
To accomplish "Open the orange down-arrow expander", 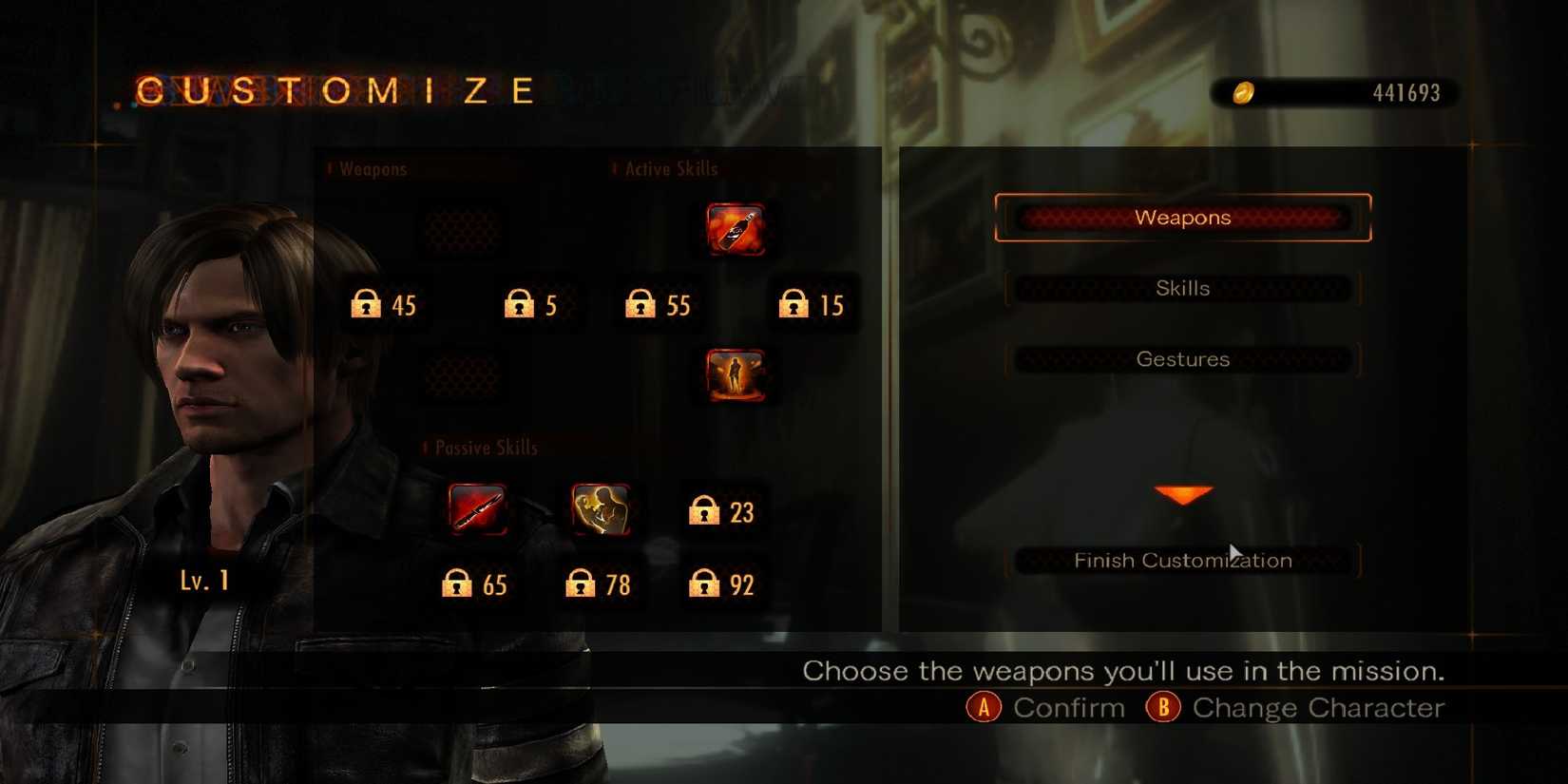I will pos(1181,492).
